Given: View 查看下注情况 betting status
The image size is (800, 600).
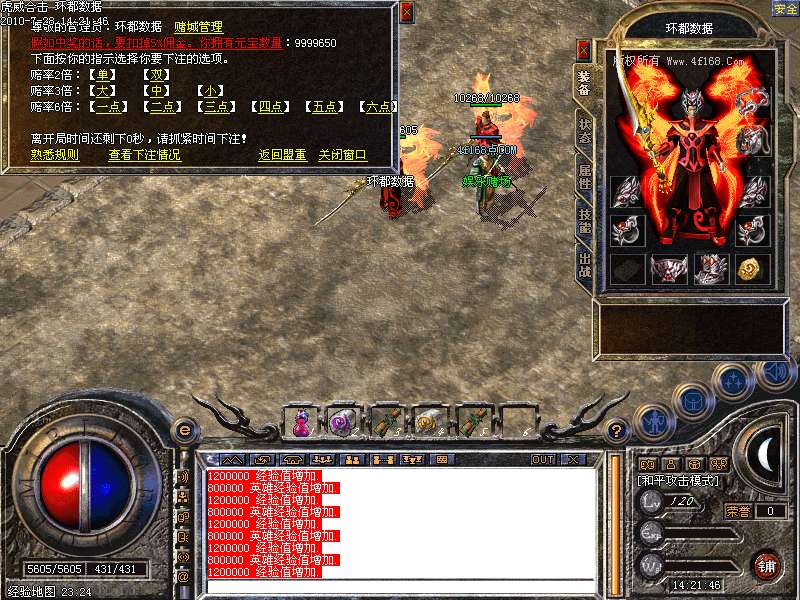Looking at the screenshot, I should [x=145, y=155].
